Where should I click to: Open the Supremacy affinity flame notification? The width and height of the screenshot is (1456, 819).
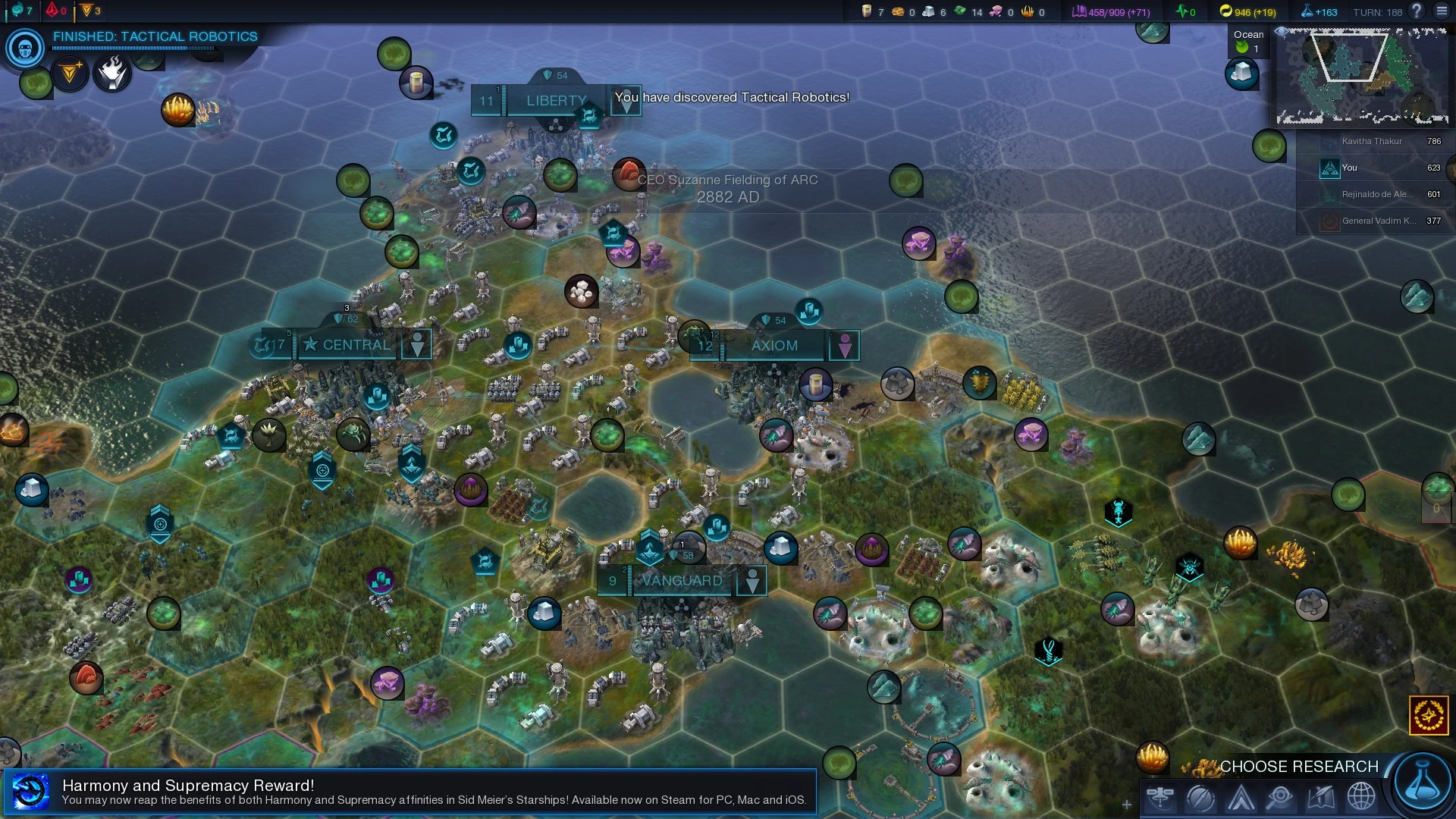(x=112, y=73)
